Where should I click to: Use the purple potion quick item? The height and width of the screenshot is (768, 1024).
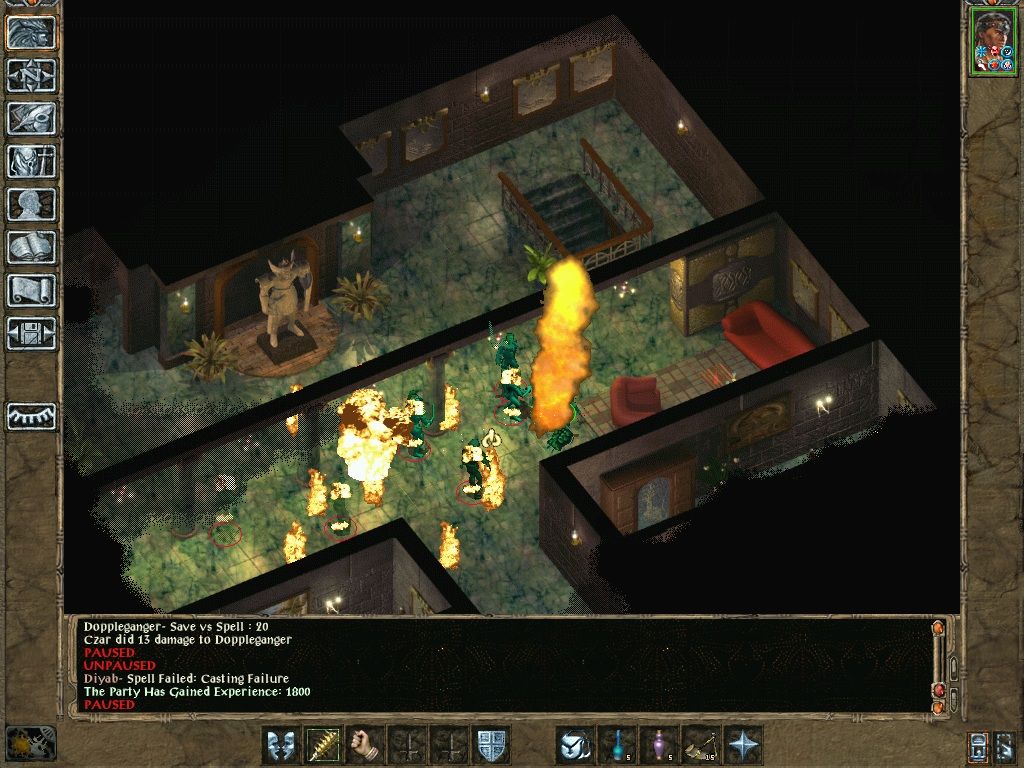pyautogui.click(x=659, y=745)
